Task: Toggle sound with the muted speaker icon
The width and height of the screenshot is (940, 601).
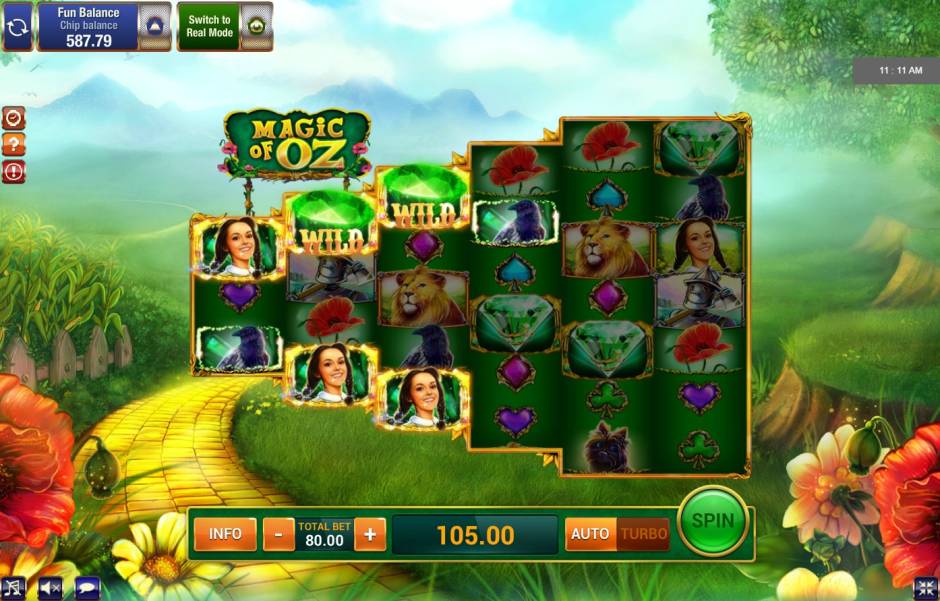Action: [x=50, y=588]
